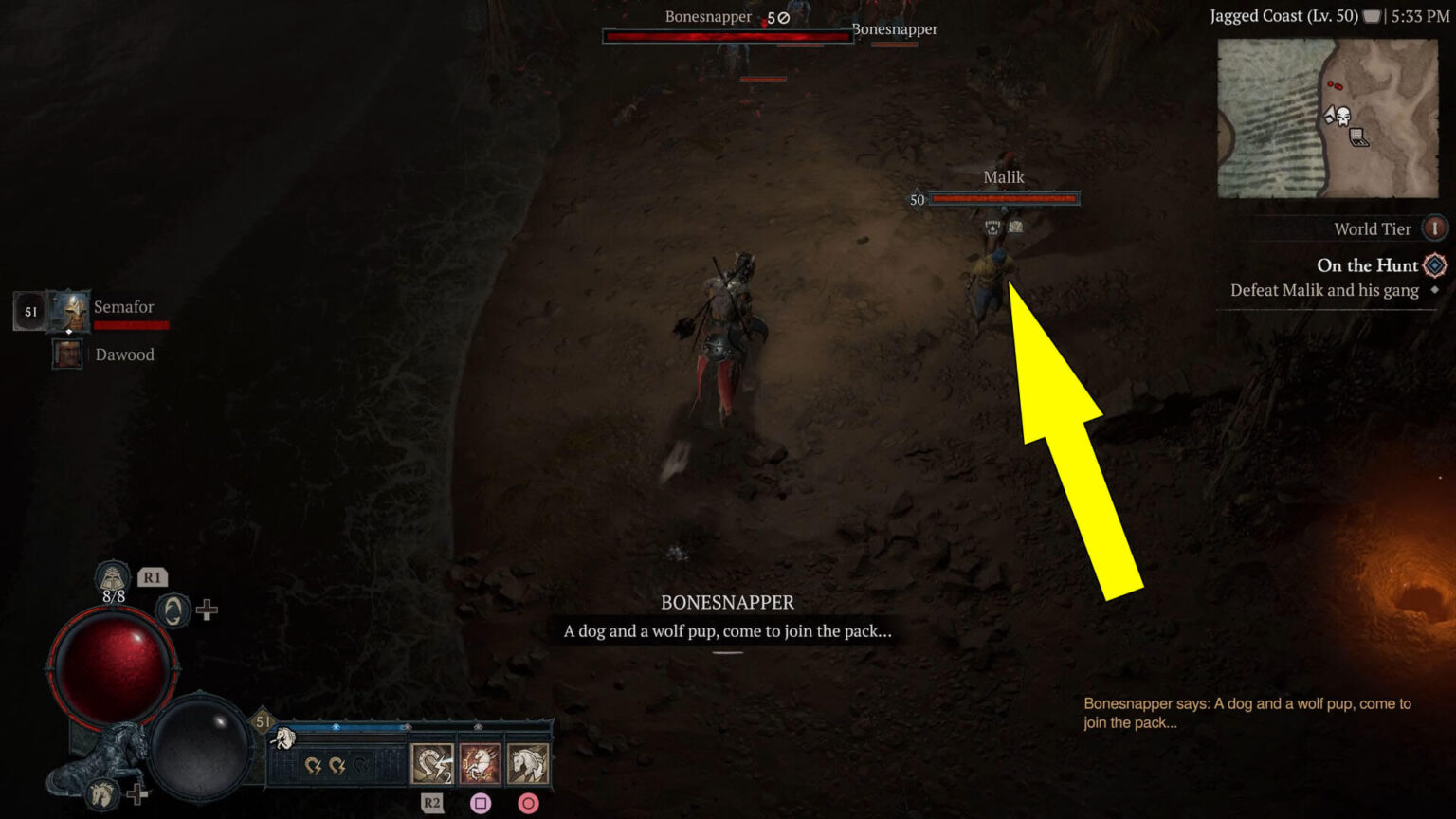
Task: Click the loot sack icon on the minimap
Action: click(1357, 137)
